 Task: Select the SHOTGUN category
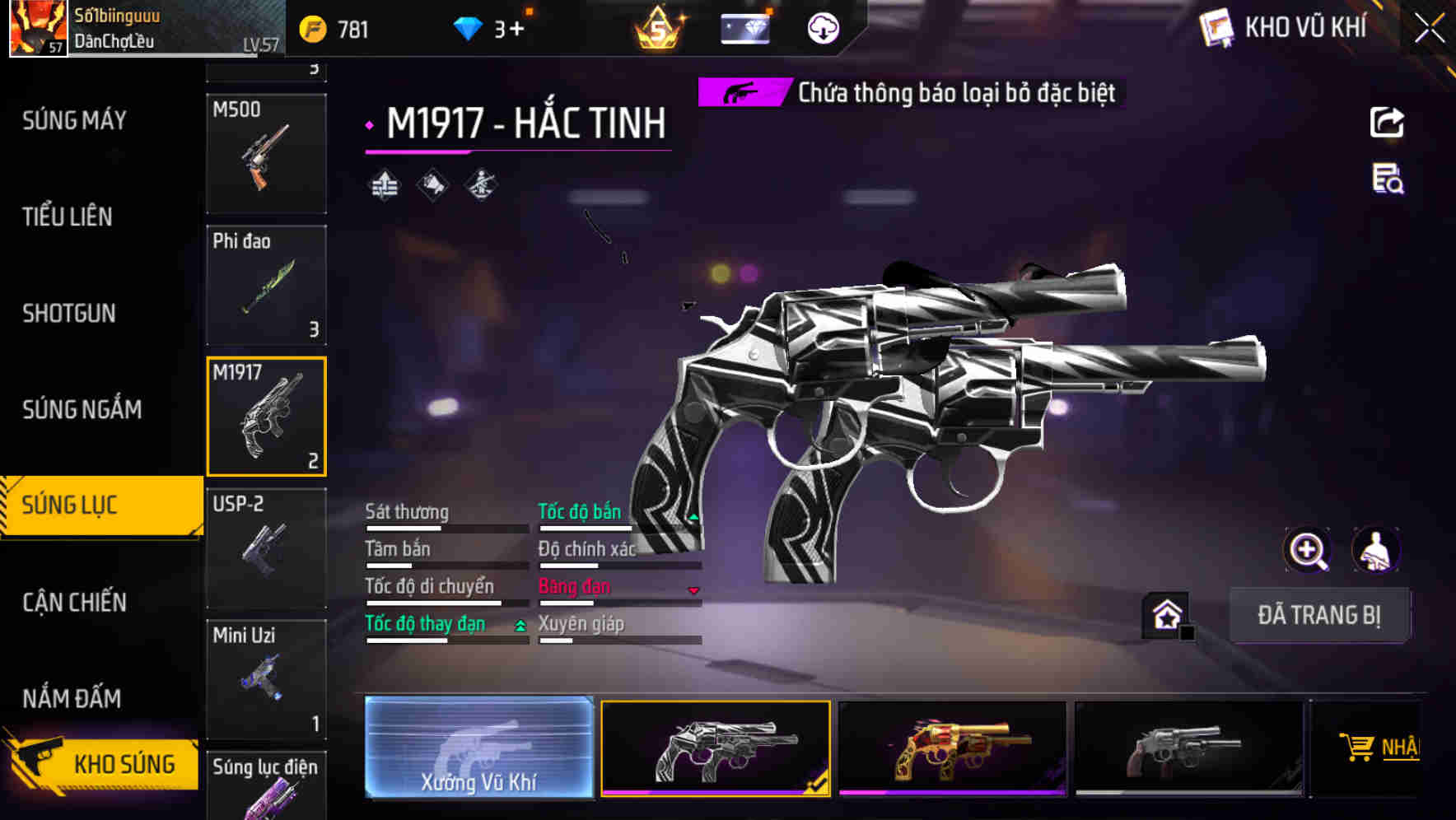(69, 314)
